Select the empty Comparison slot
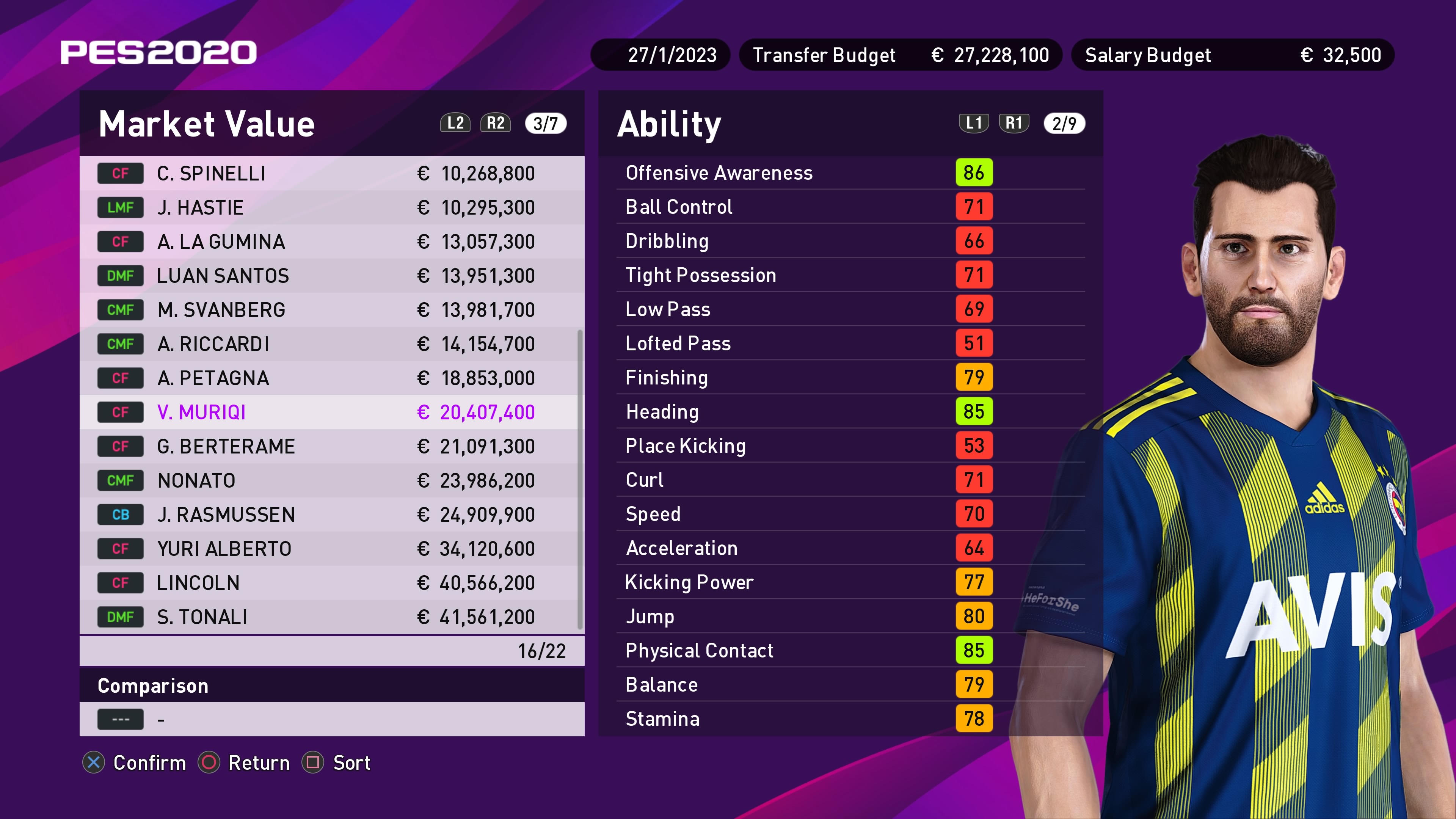 click(x=331, y=720)
